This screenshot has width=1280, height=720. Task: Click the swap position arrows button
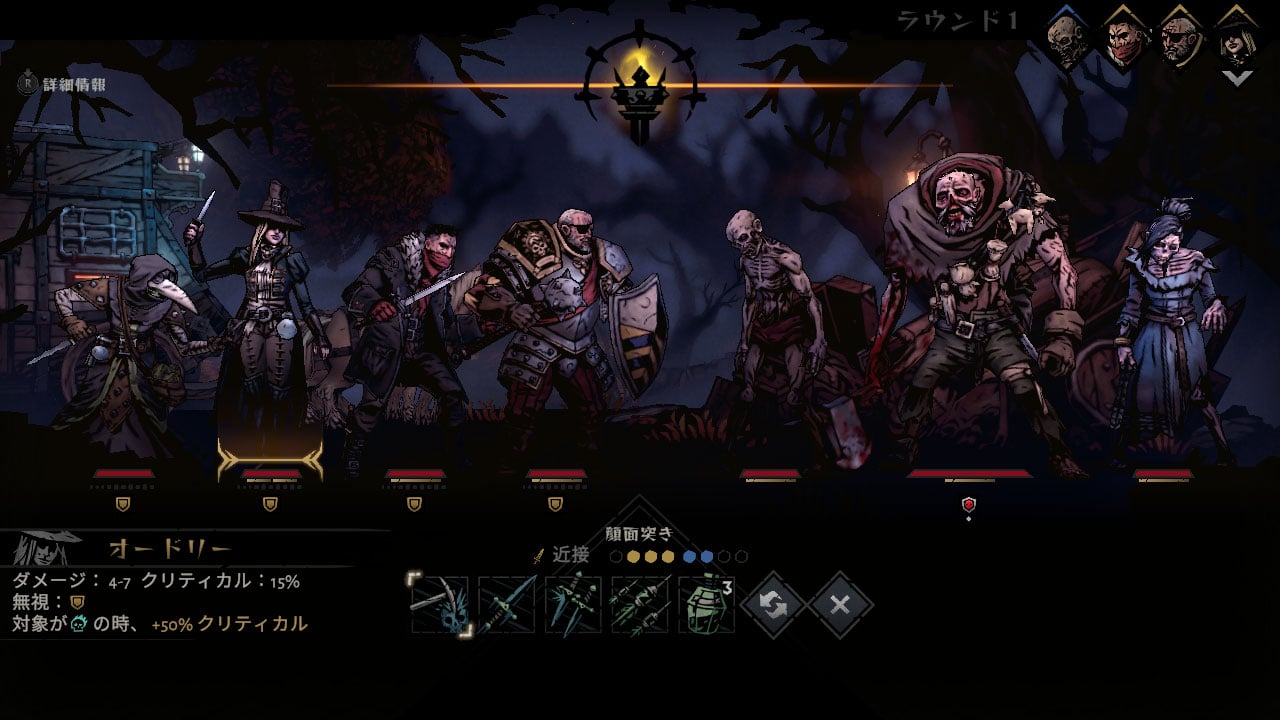coord(773,605)
